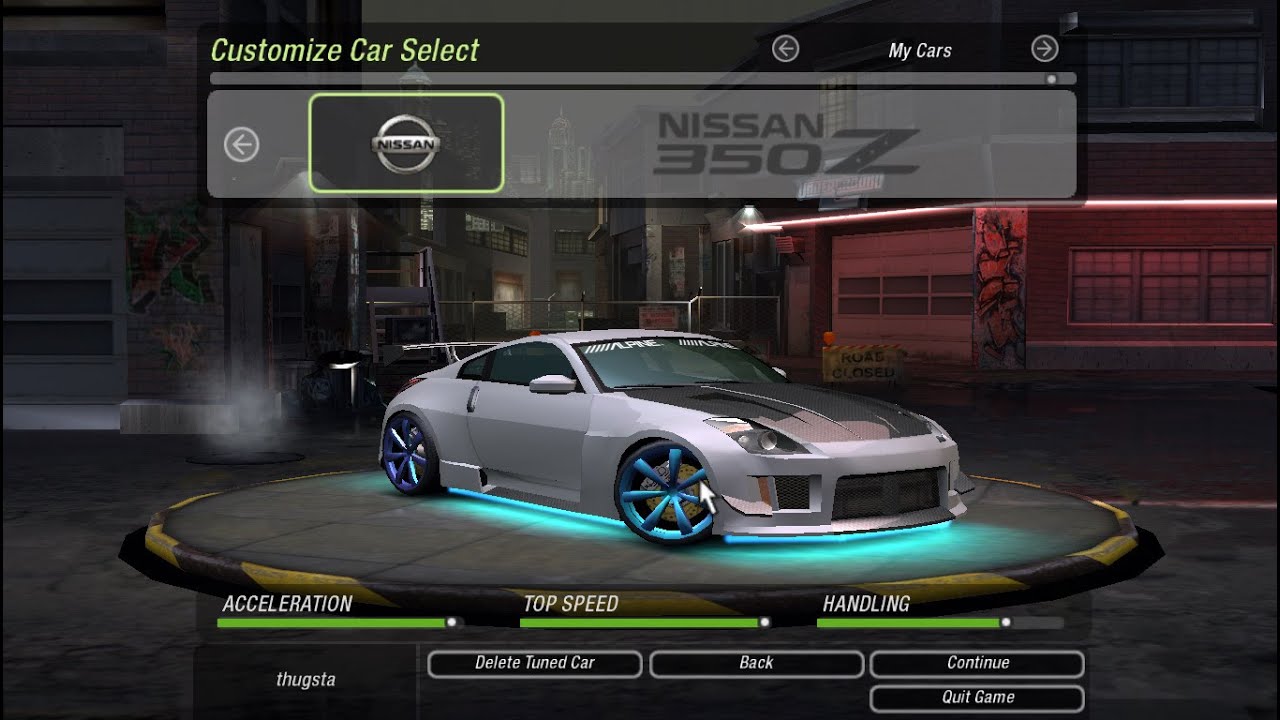Continue with the selected car

pyautogui.click(x=977, y=663)
